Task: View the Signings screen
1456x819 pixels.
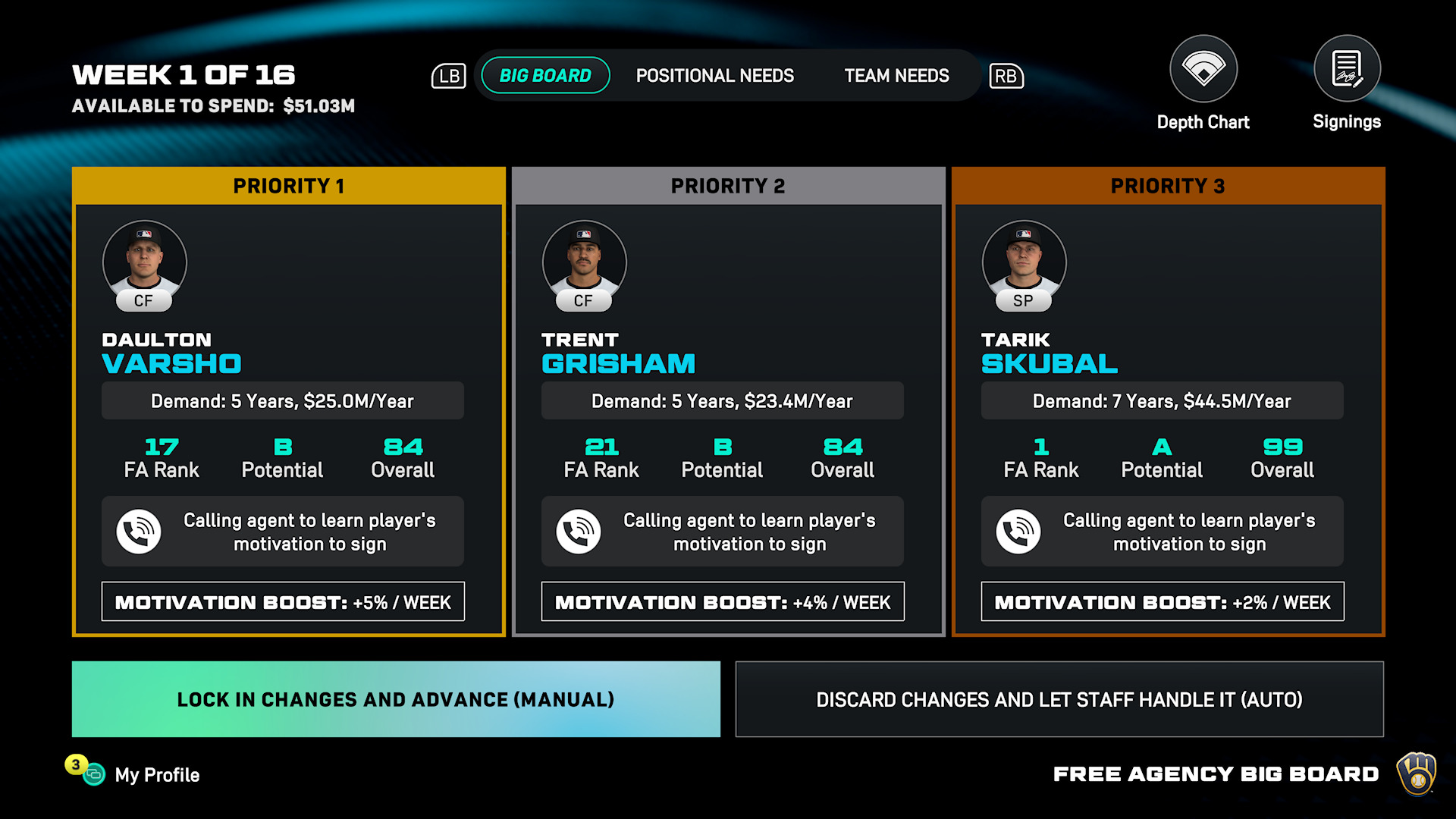Action: point(1347,70)
